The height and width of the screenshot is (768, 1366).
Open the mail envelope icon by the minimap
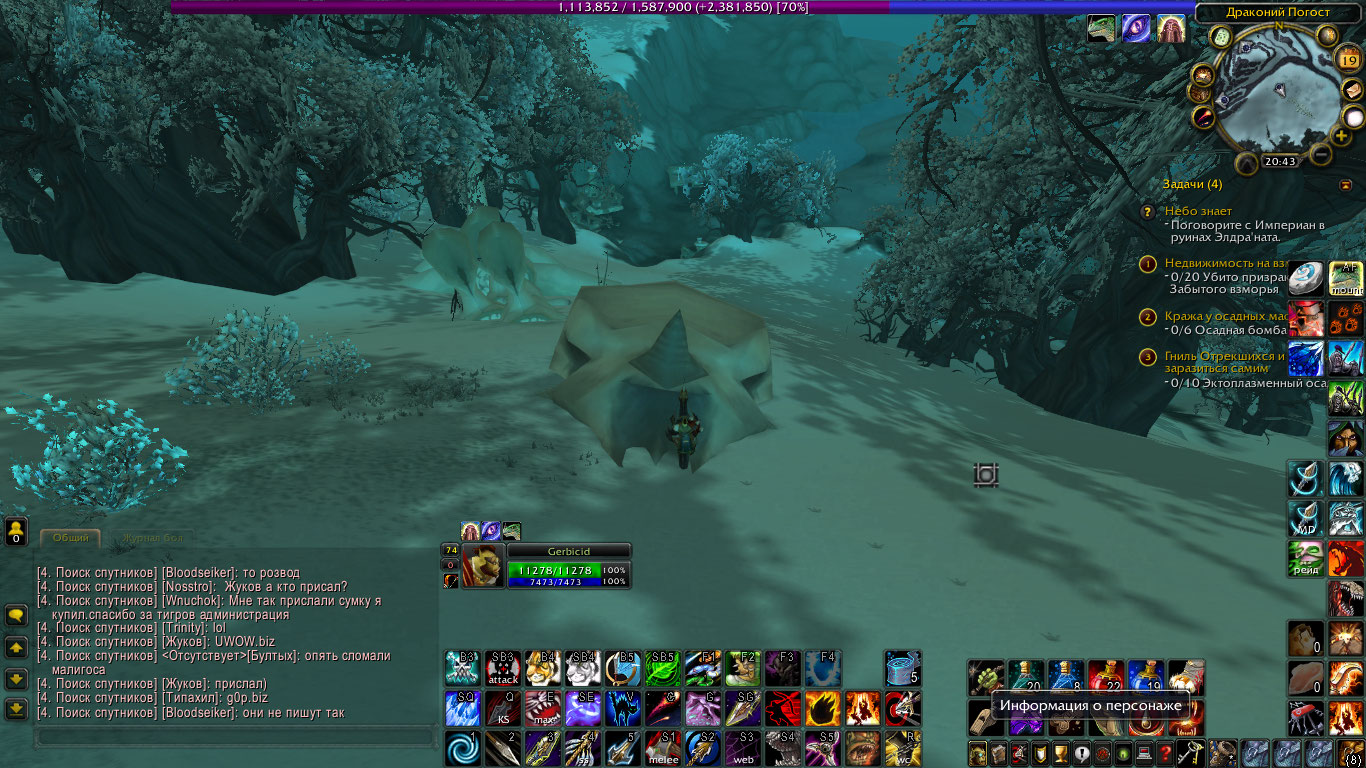[1353, 91]
